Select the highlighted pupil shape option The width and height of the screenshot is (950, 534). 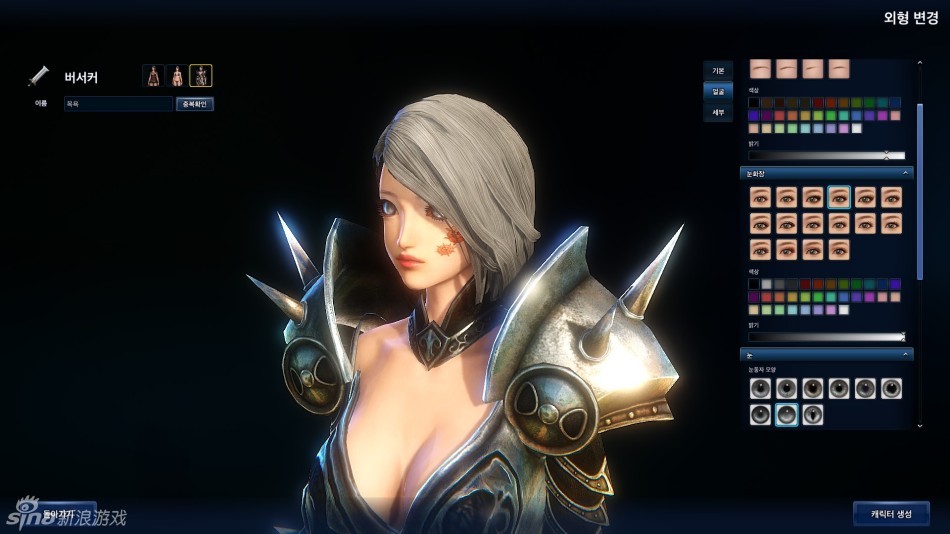[787, 415]
